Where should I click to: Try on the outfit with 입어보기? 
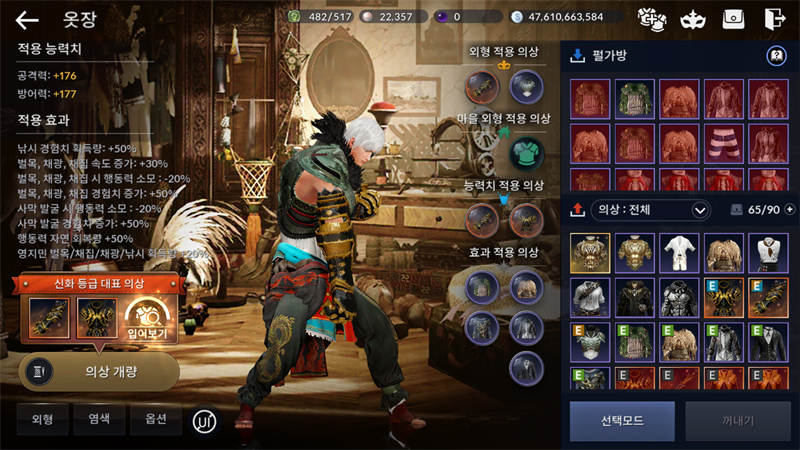[x=145, y=318]
